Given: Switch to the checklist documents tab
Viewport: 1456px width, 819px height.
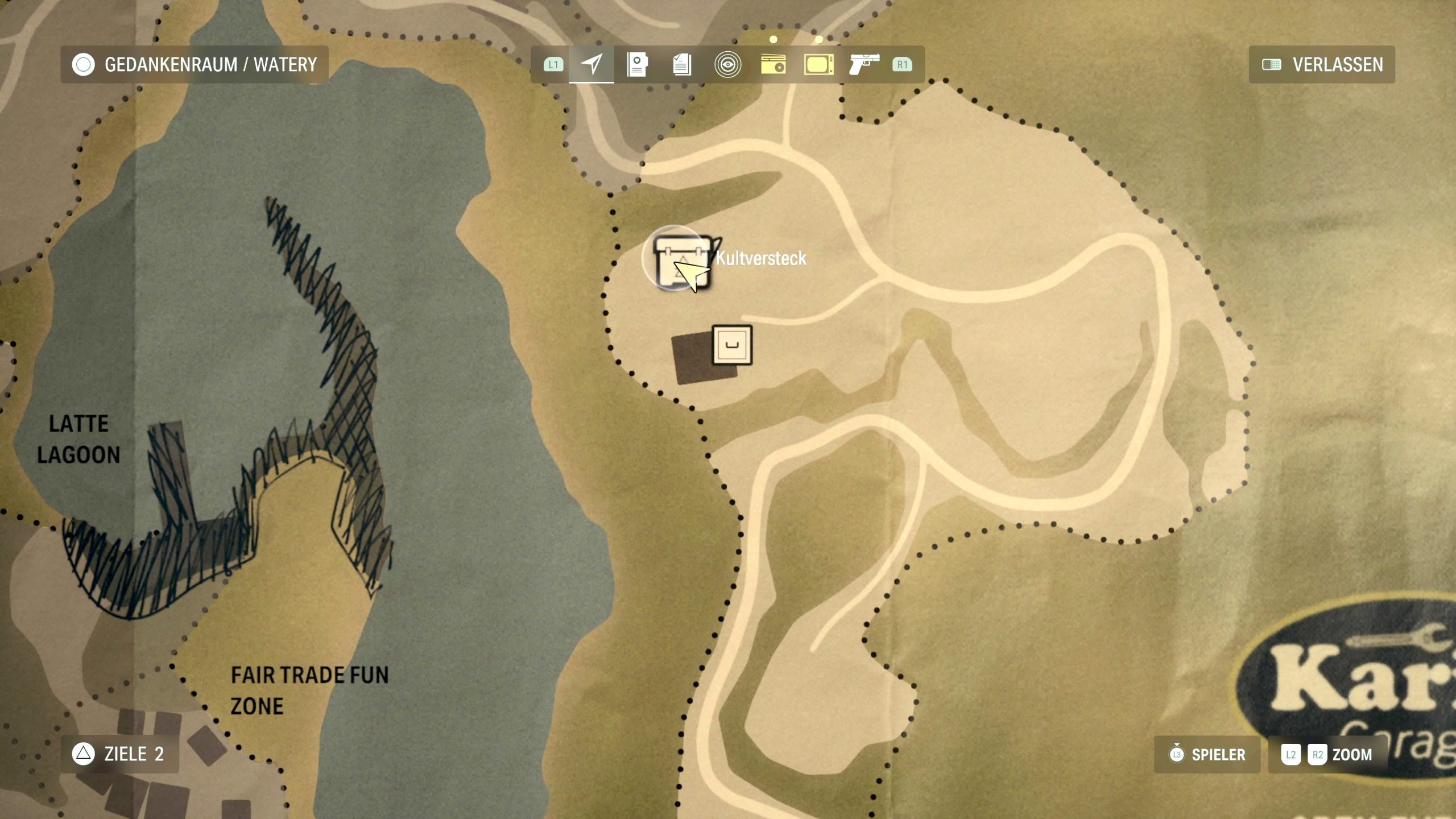Looking at the screenshot, I should pyautogui.click(x=682, y=64).
